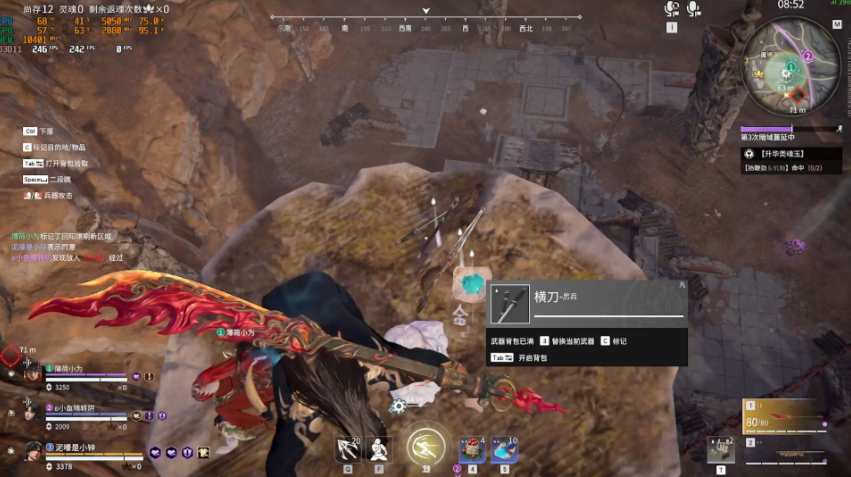Open the circular minimap
Screen dimensions: 851x477
(792, 67)
